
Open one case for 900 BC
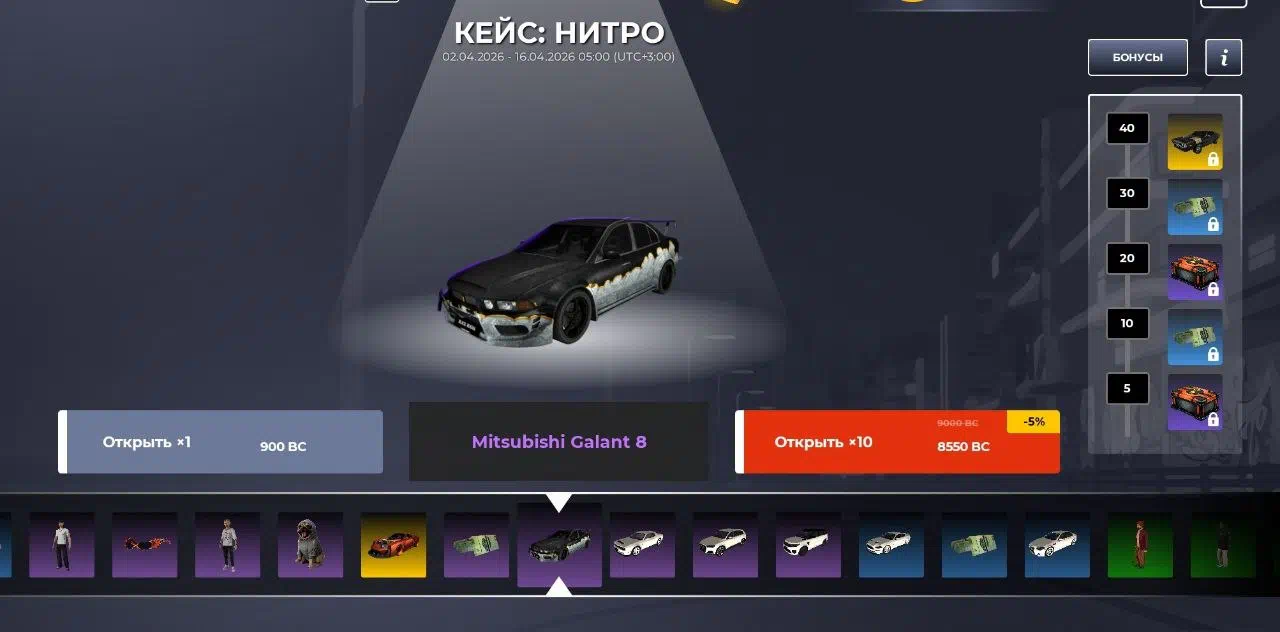tap(220, 442)
